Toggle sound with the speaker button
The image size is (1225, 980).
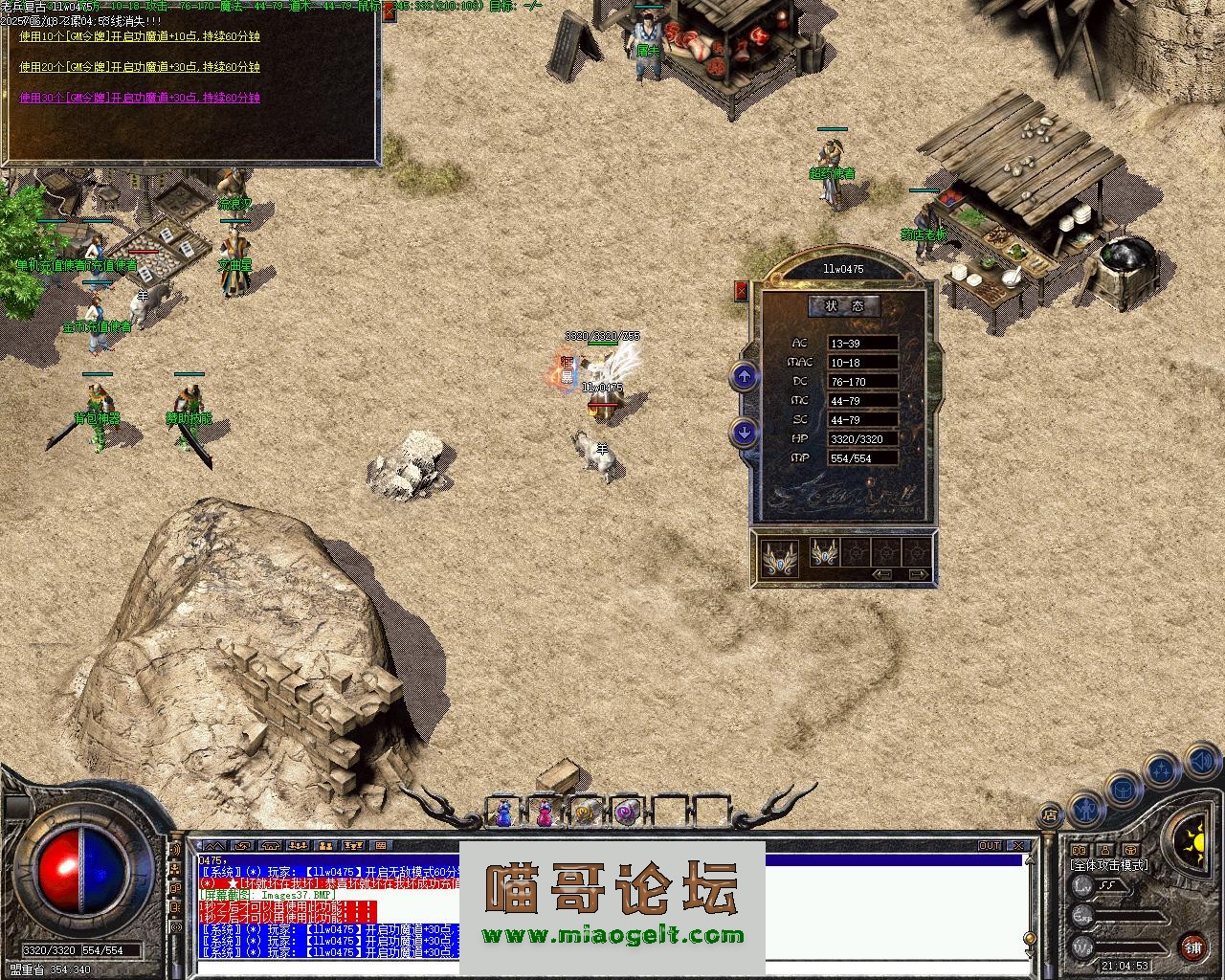[1201, 763]
